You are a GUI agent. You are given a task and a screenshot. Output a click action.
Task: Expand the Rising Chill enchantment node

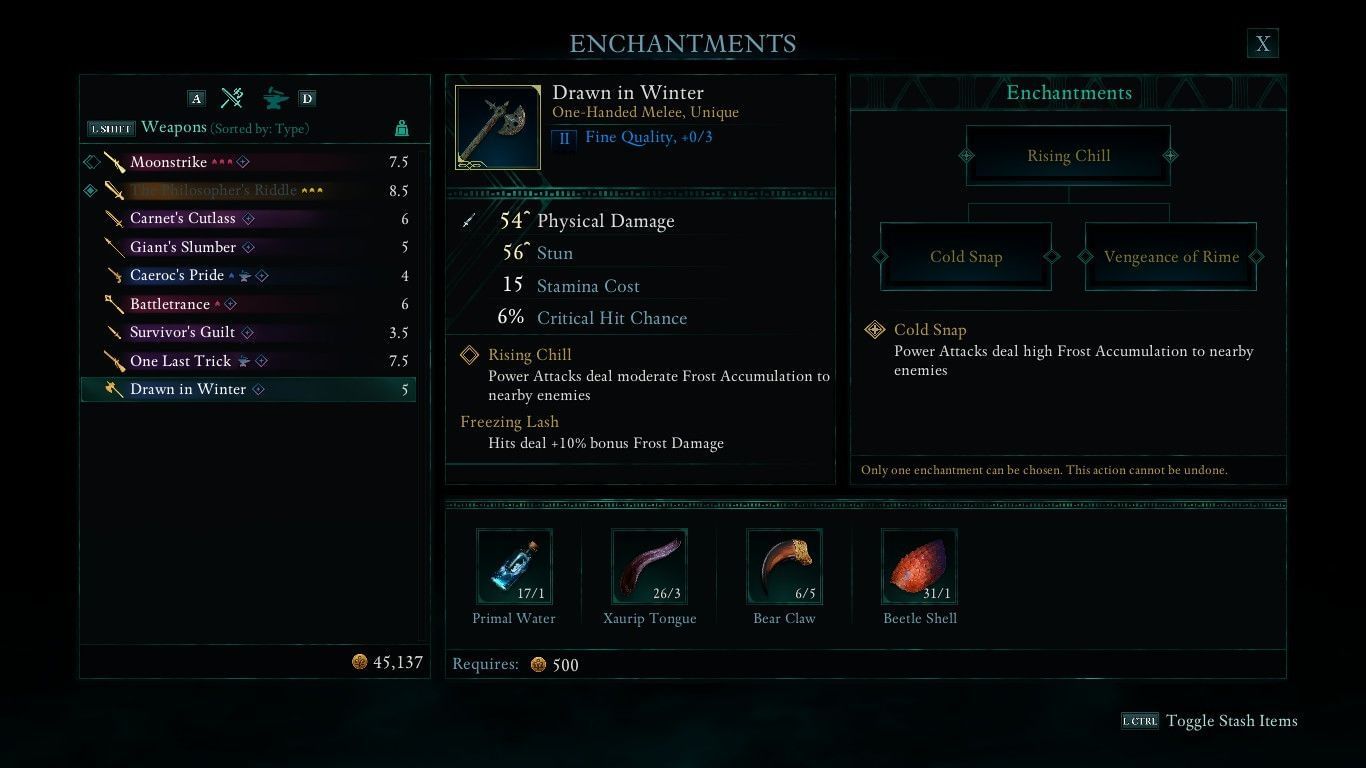tap(1068, 155)
